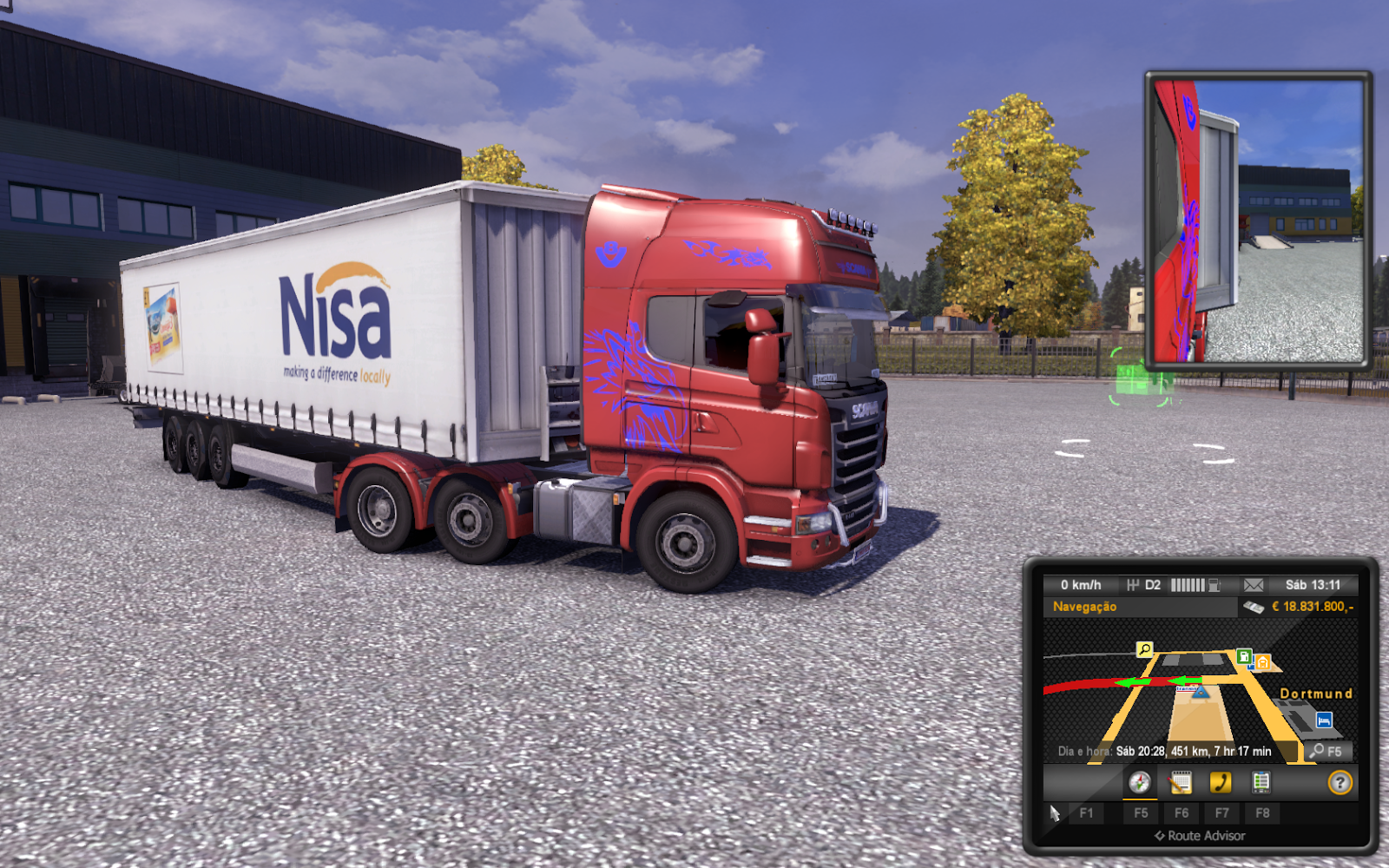Viewport: 1389px width, 868px height.
Task: Select the navigation compass icon in Route Advisor
Action: tap(1139, 782)
